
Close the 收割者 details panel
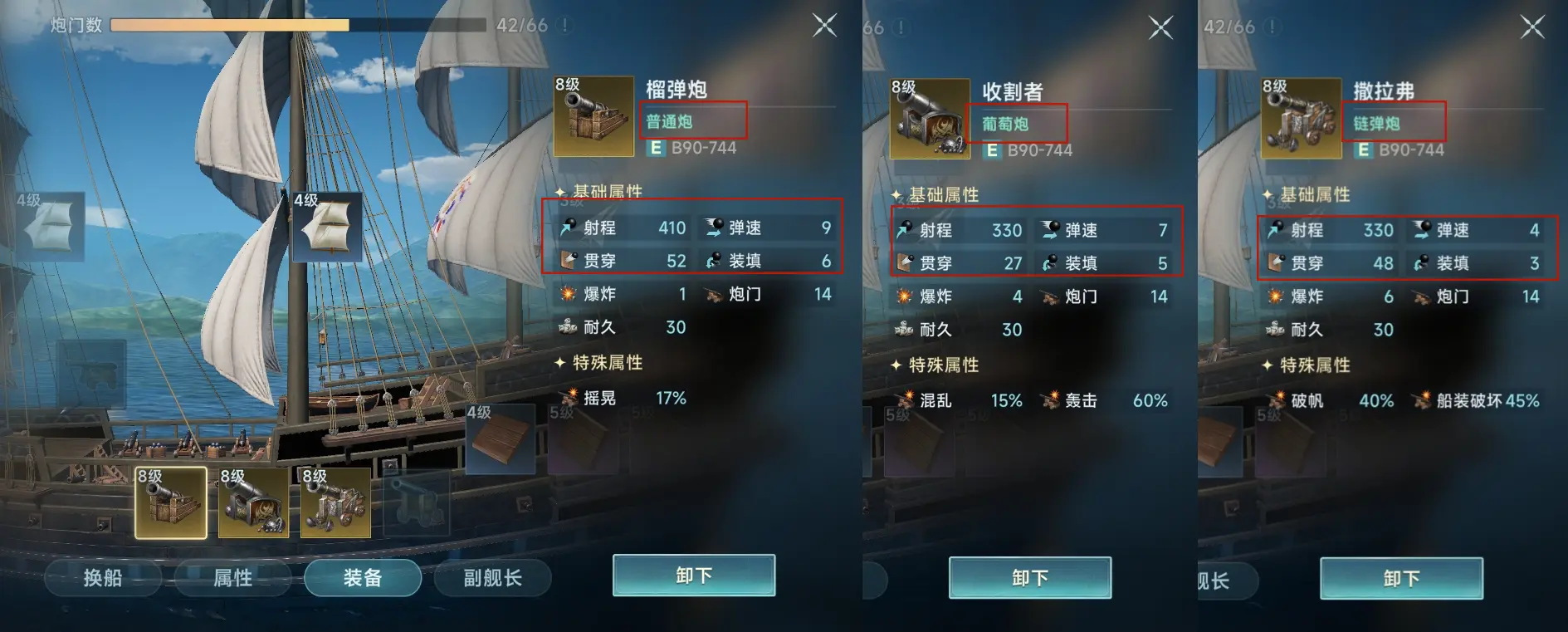pyautogui.click(x=1160, y=27)
